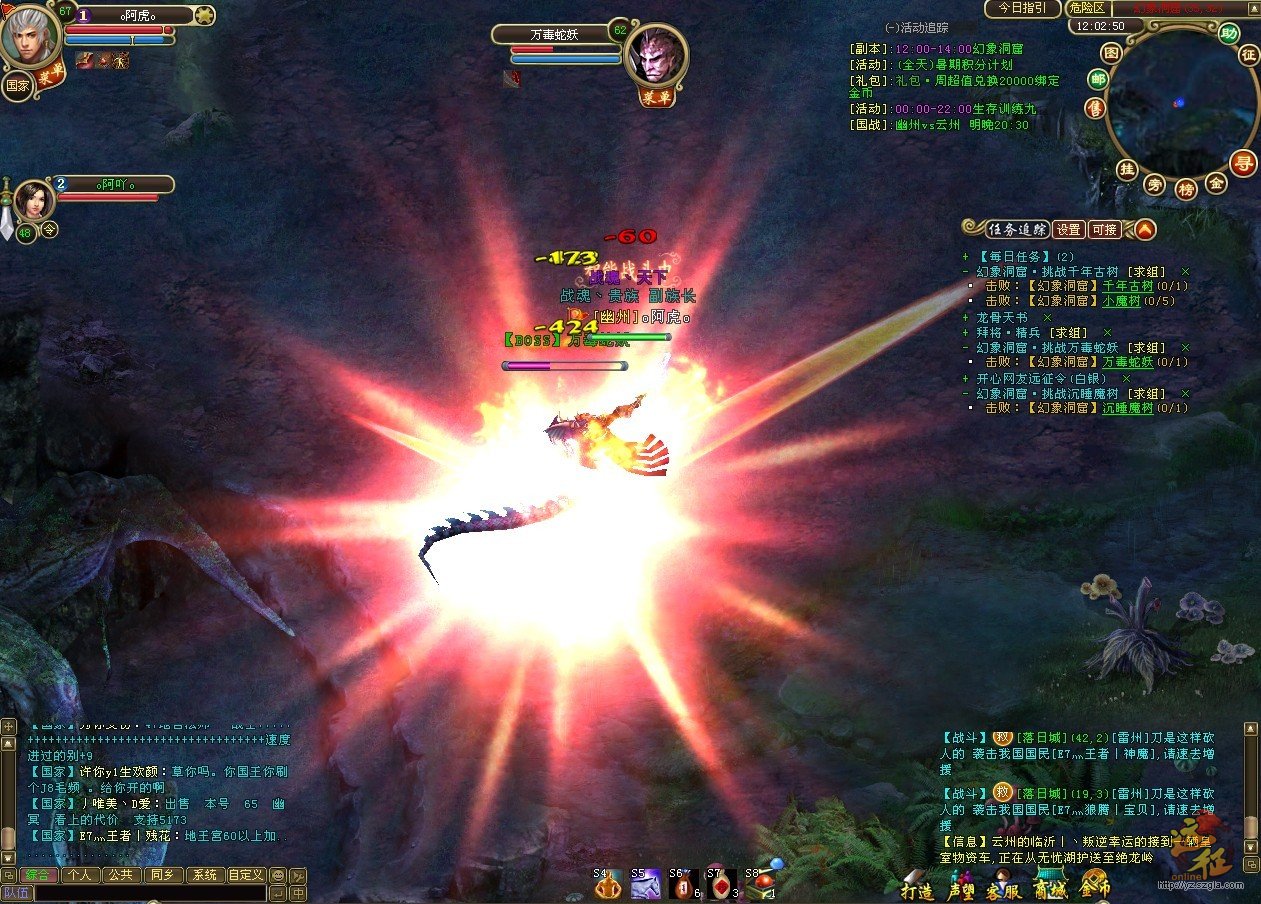The width and height of the screenshot is (1261, 904).
Task: Focus the chat text input box
Action: (150, 893)
